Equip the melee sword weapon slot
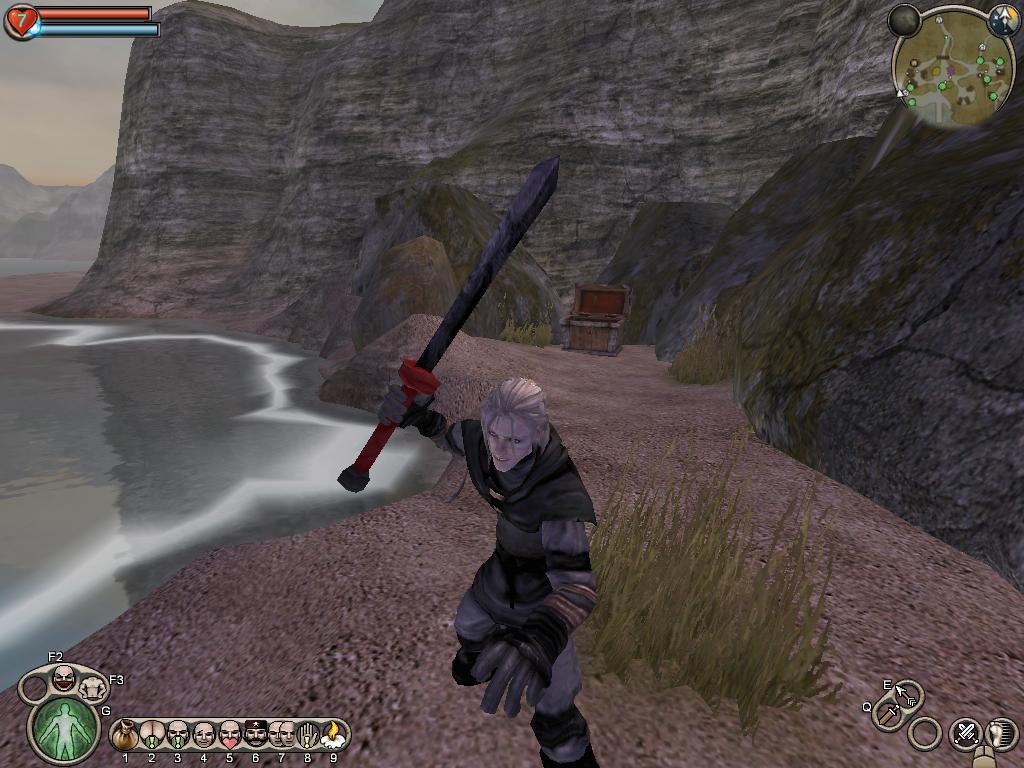The height and width of the screenshot is (768, 1024). pyautogui.click(x=887, y=714)
